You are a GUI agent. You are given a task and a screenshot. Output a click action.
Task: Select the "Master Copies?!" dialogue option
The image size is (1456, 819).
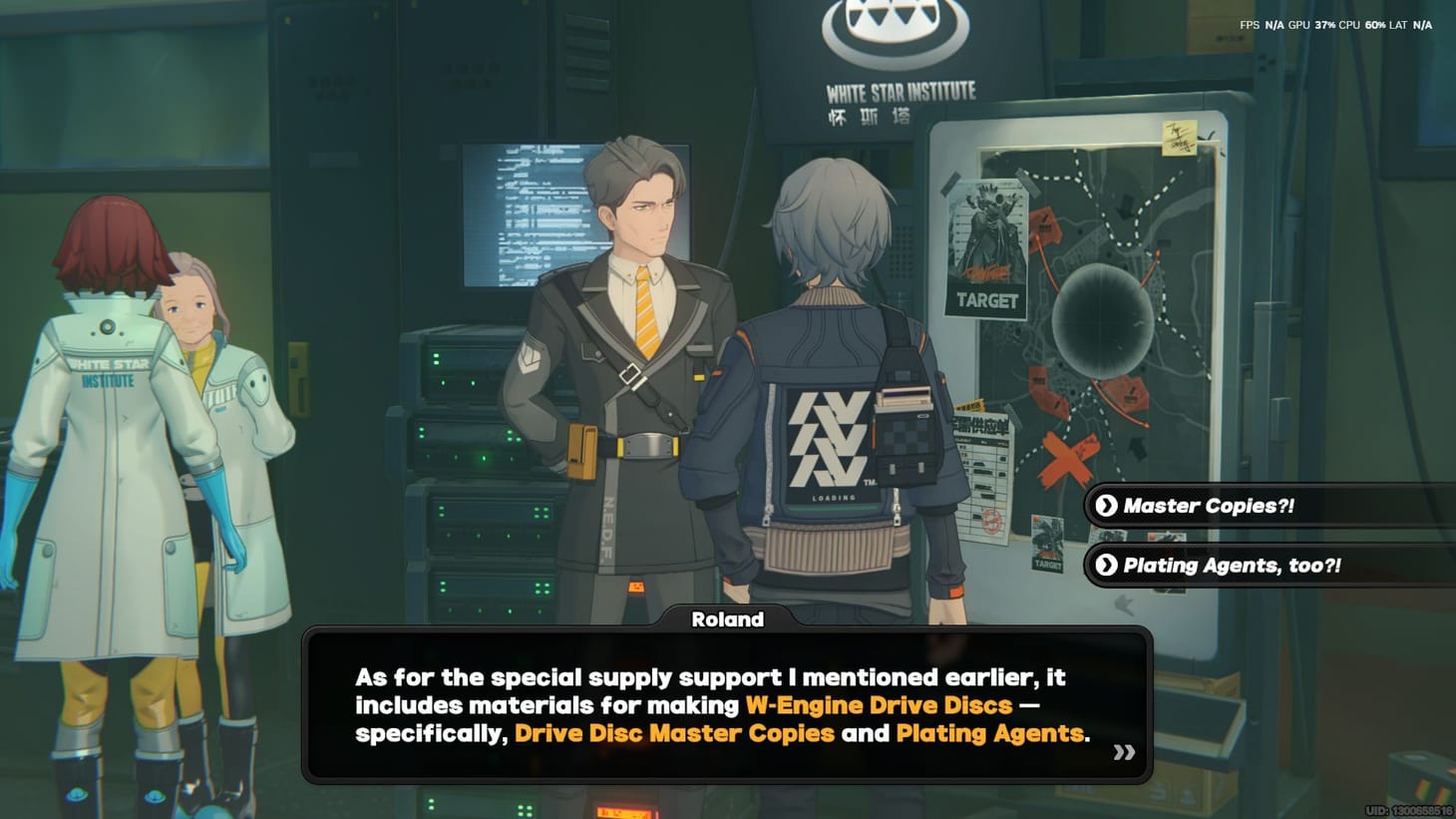[1207, 506]
